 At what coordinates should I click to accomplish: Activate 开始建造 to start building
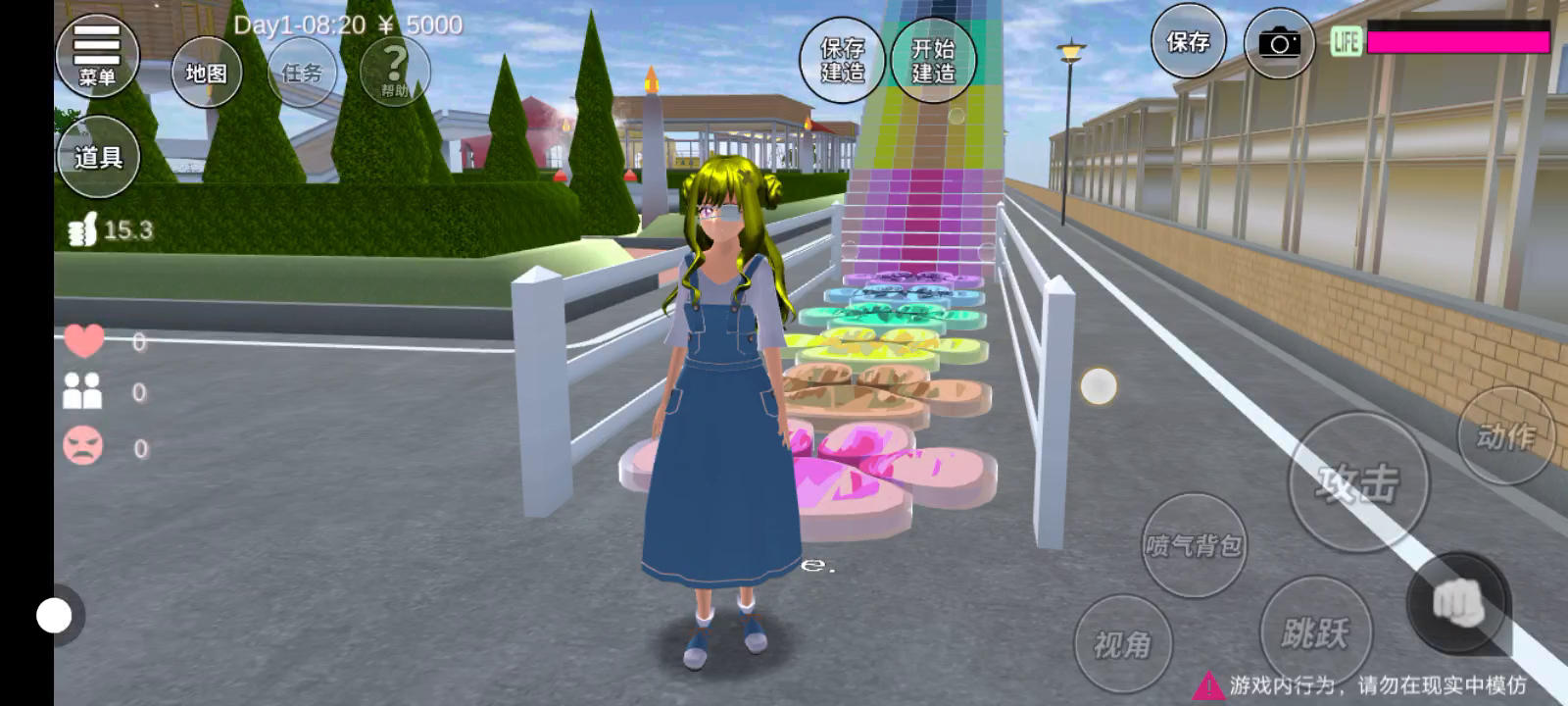click(933, 59)
